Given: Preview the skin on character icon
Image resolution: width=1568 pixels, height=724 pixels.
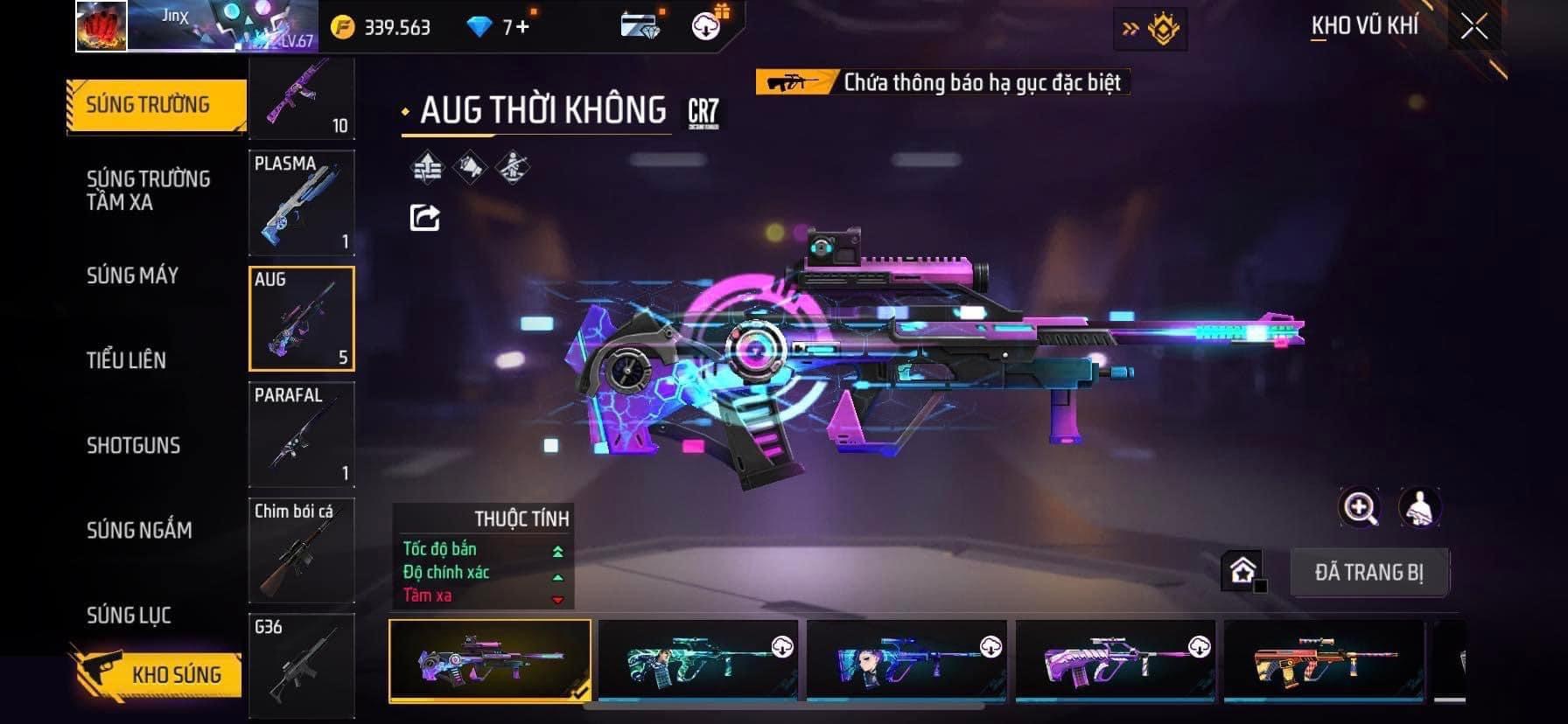Looking at the screenshot, I should tap(1419, 507).
